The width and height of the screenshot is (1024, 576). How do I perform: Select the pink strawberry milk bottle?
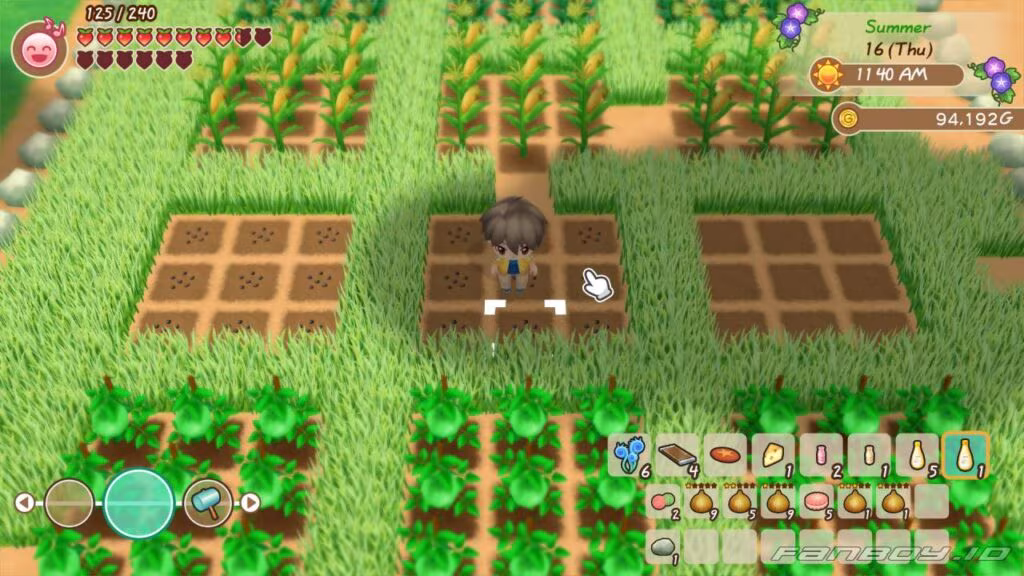click(821, 456)
